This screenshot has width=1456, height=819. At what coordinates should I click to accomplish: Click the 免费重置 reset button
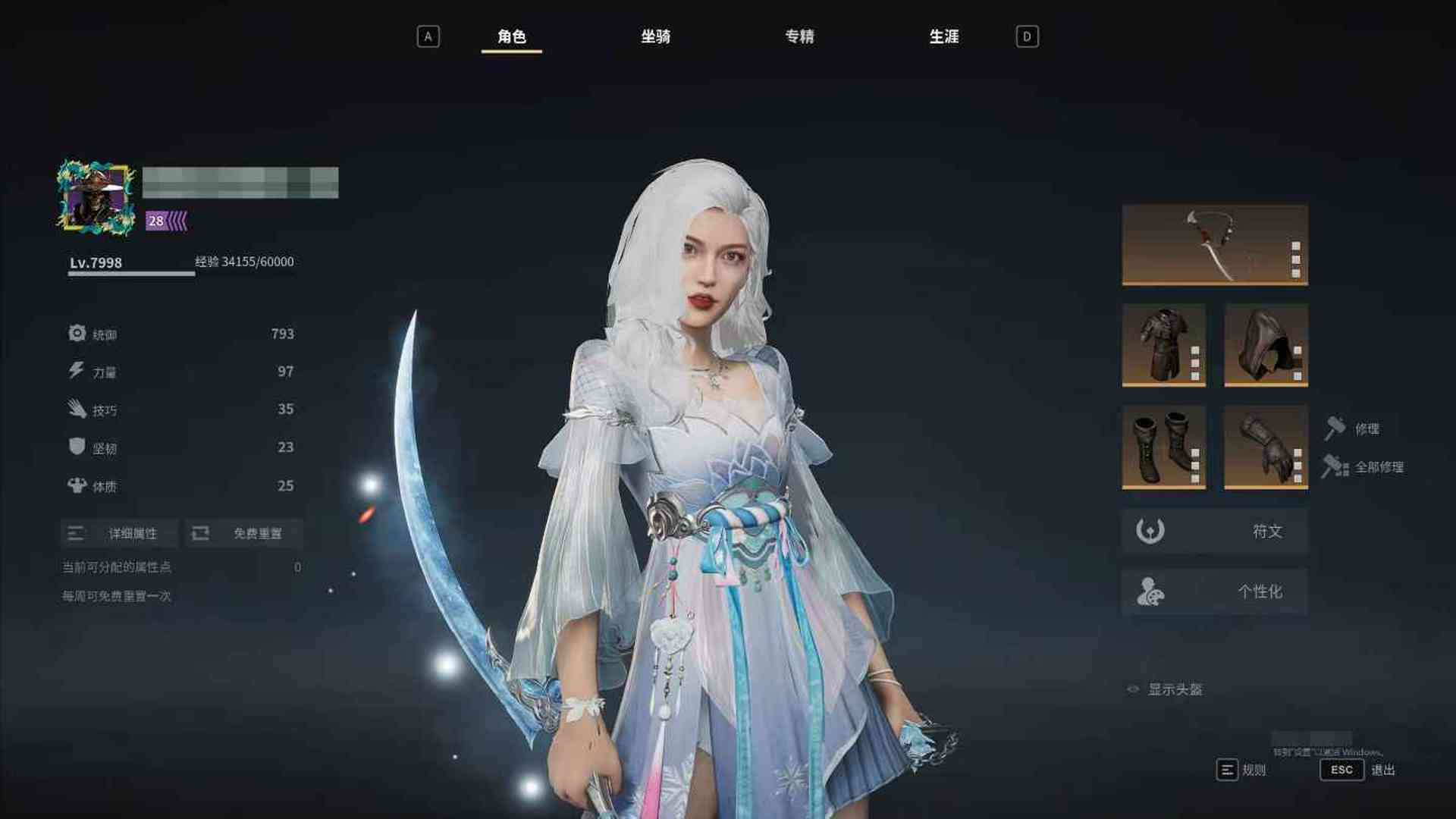pyautogui.click(x=244, y=533)
